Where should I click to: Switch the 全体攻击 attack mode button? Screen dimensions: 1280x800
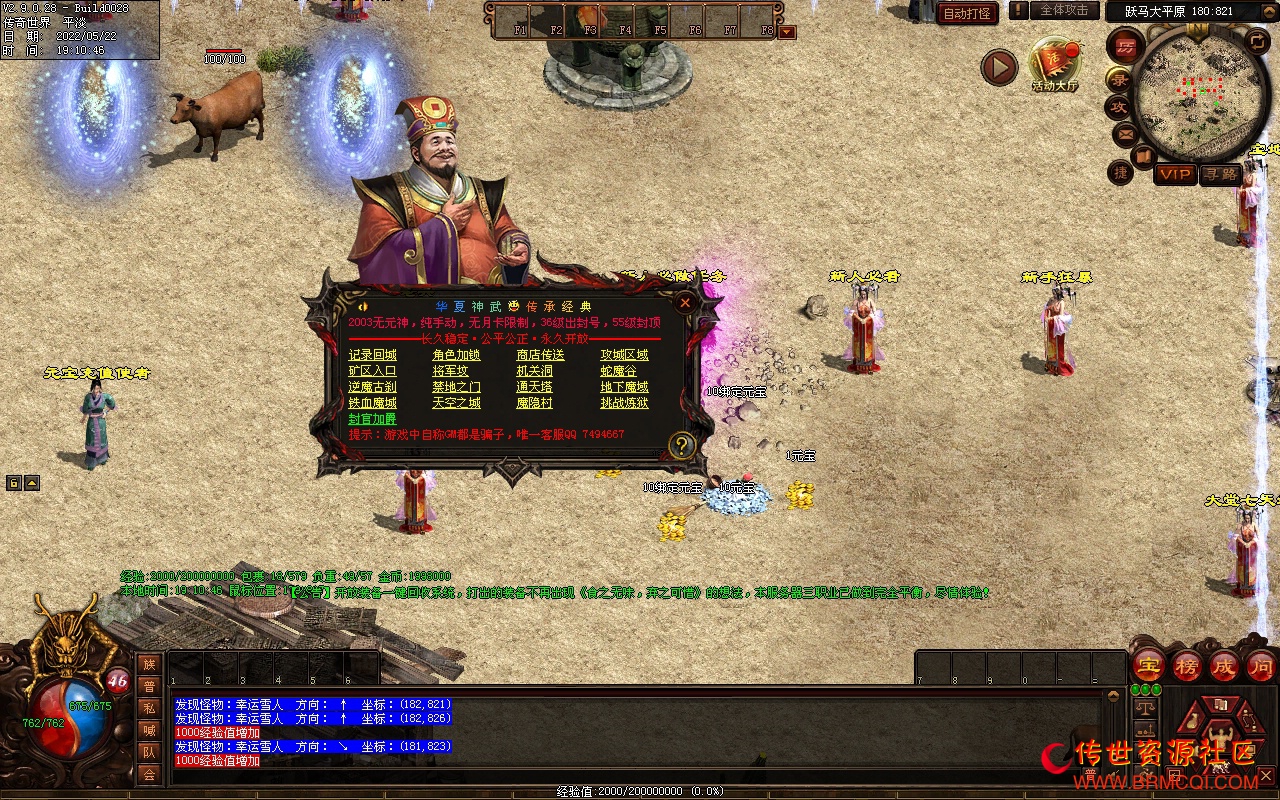click(x=1064, y=10)
